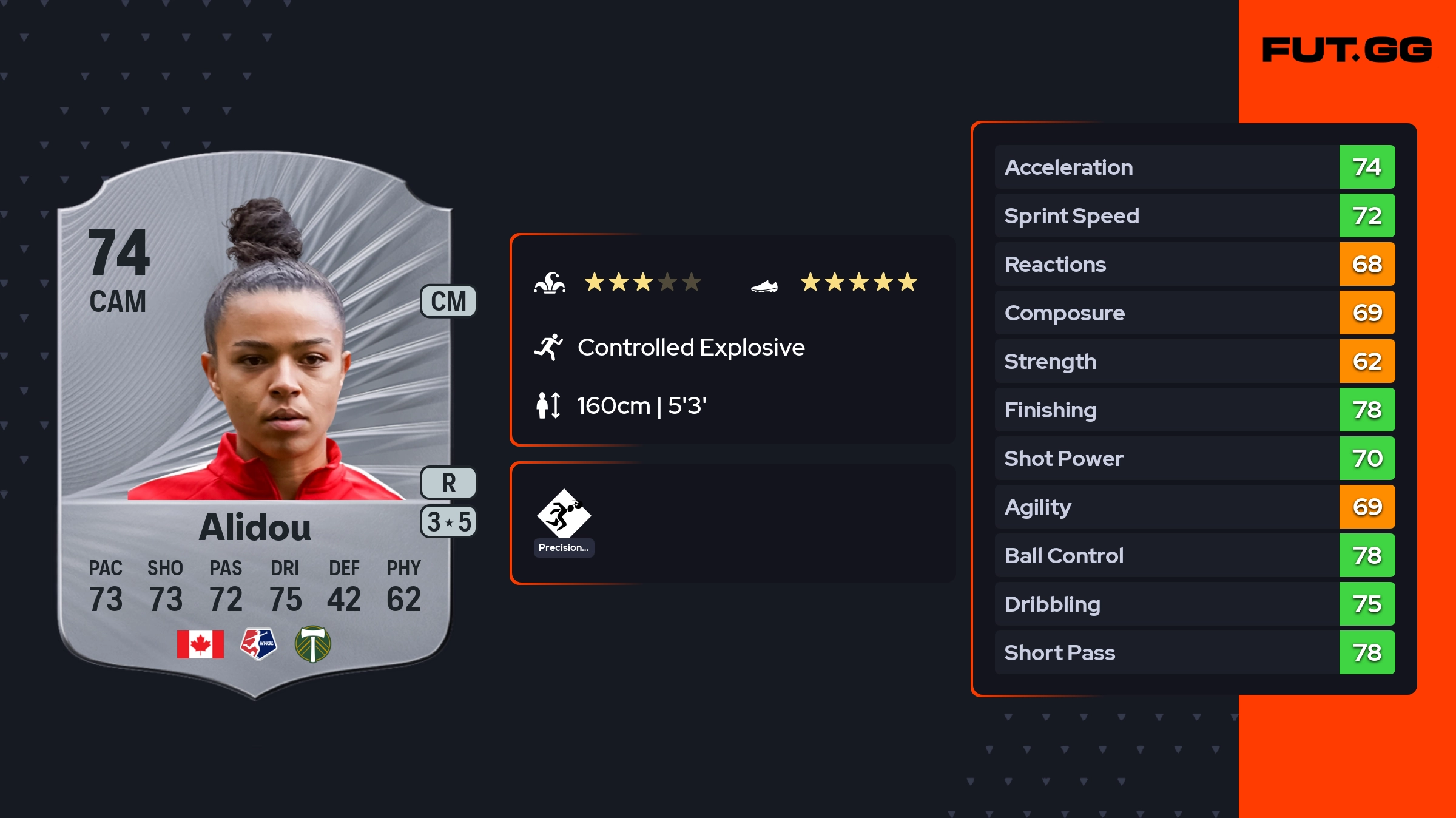Choose the Sprint Speed stat row

click(1195, 215)
